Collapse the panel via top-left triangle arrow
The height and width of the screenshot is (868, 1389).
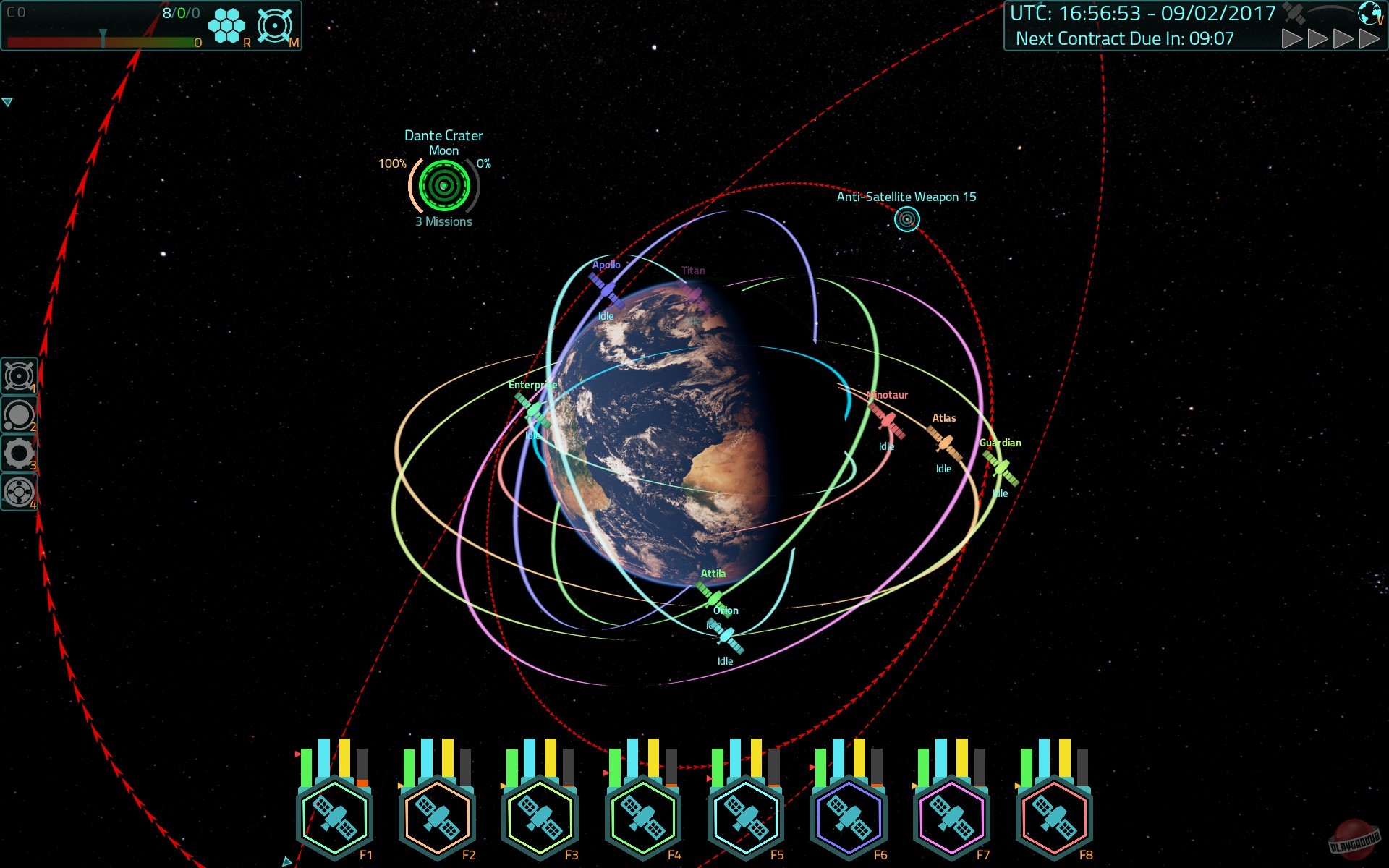point(9,101)
